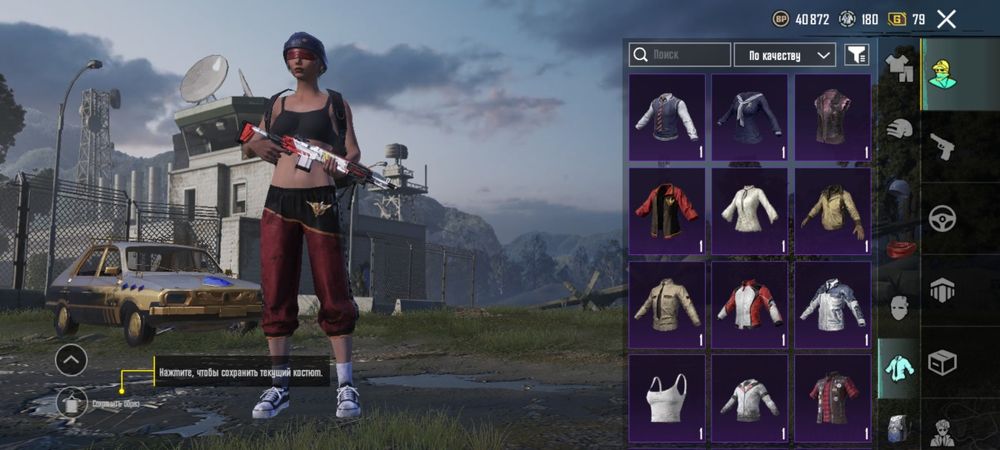Open the filter options icon

856,55
